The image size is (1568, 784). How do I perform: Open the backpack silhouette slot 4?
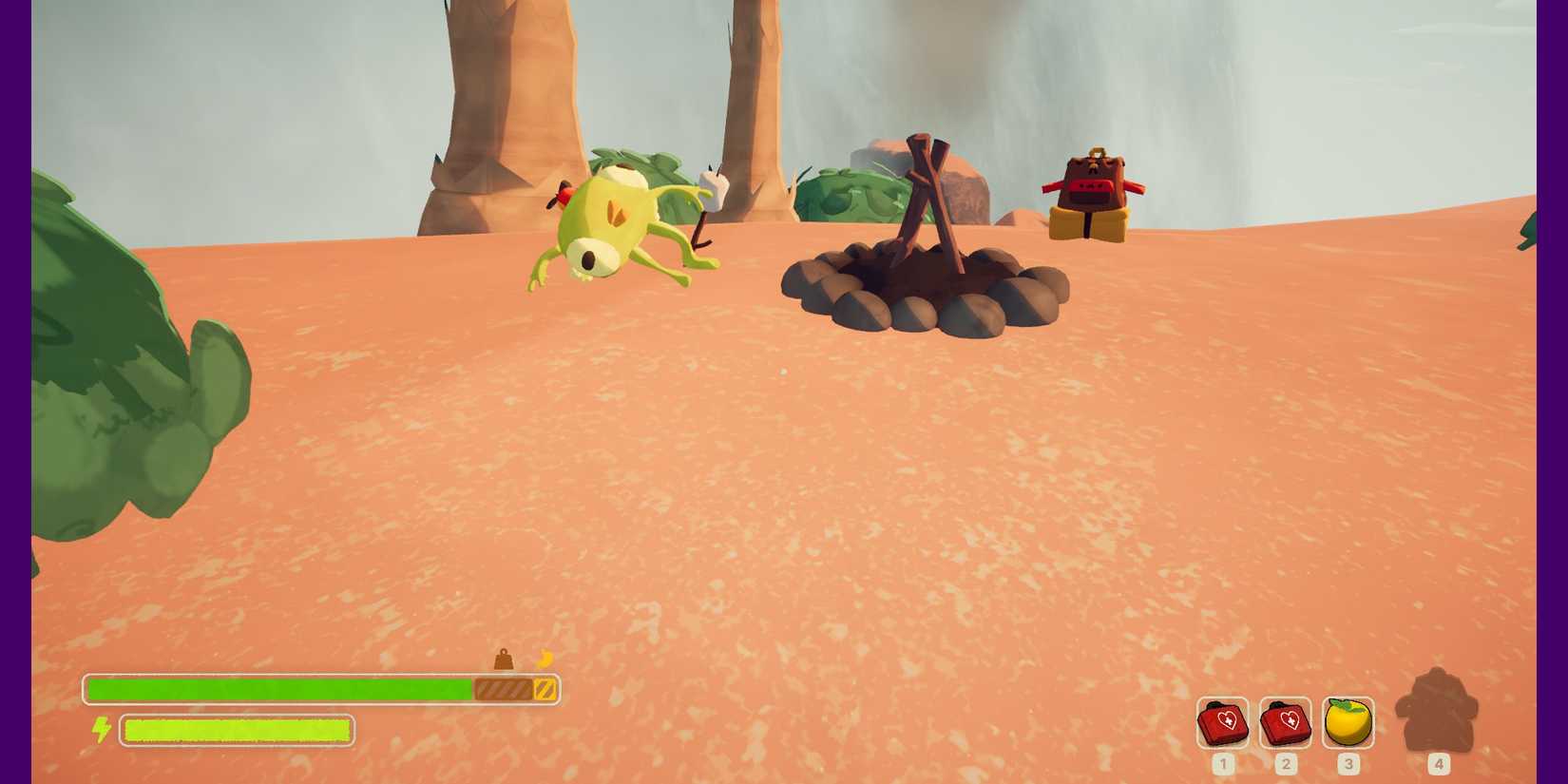(1437, 712)
